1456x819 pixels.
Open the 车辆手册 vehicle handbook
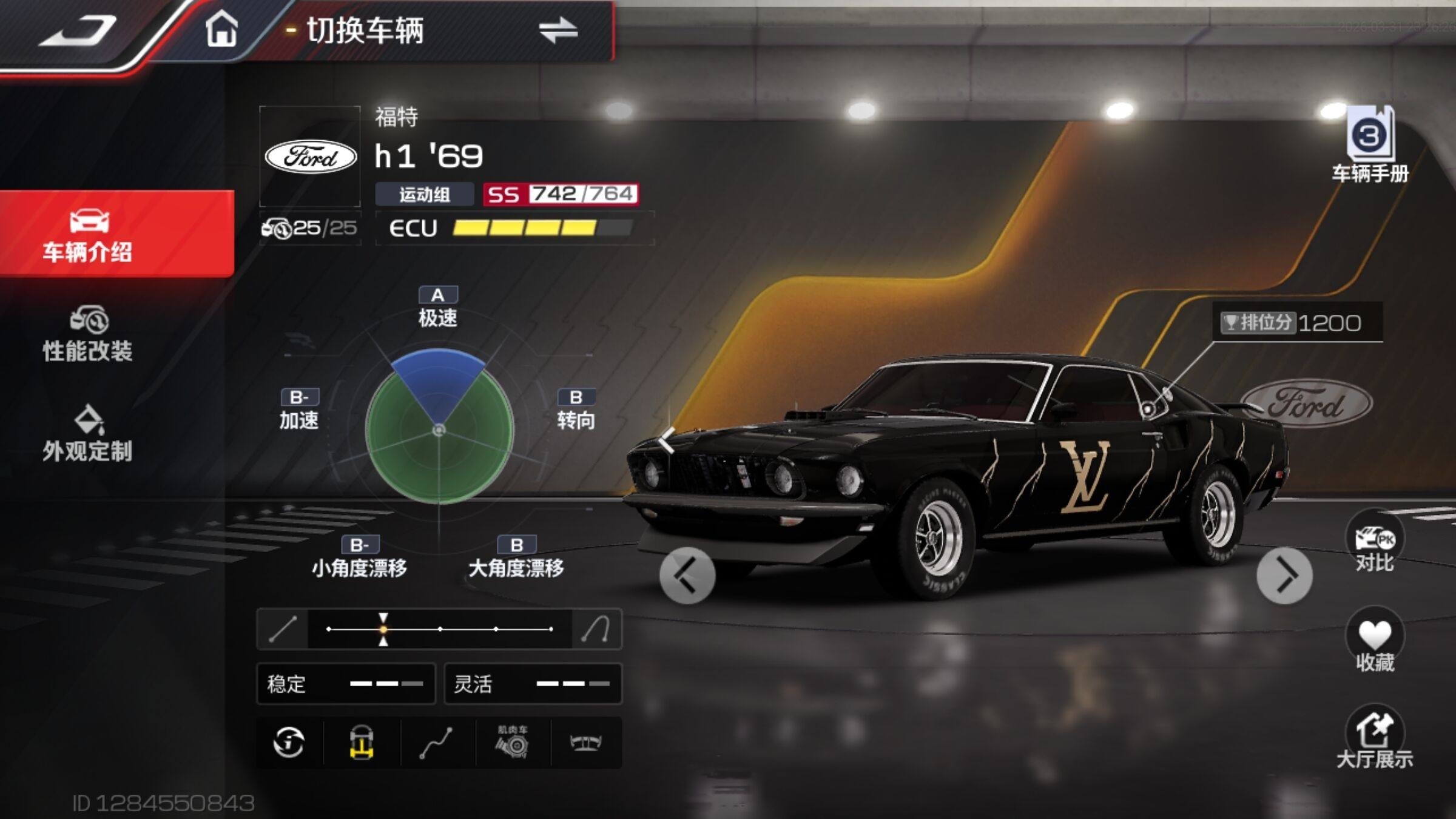coord(1370,144)
